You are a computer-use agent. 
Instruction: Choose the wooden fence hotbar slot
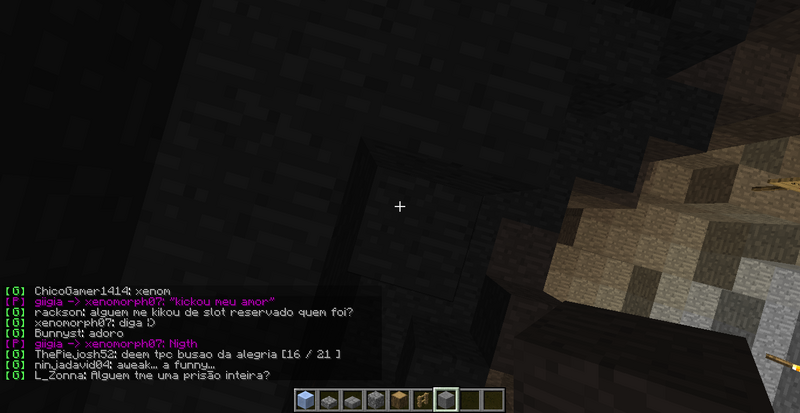tap(422, 400)
